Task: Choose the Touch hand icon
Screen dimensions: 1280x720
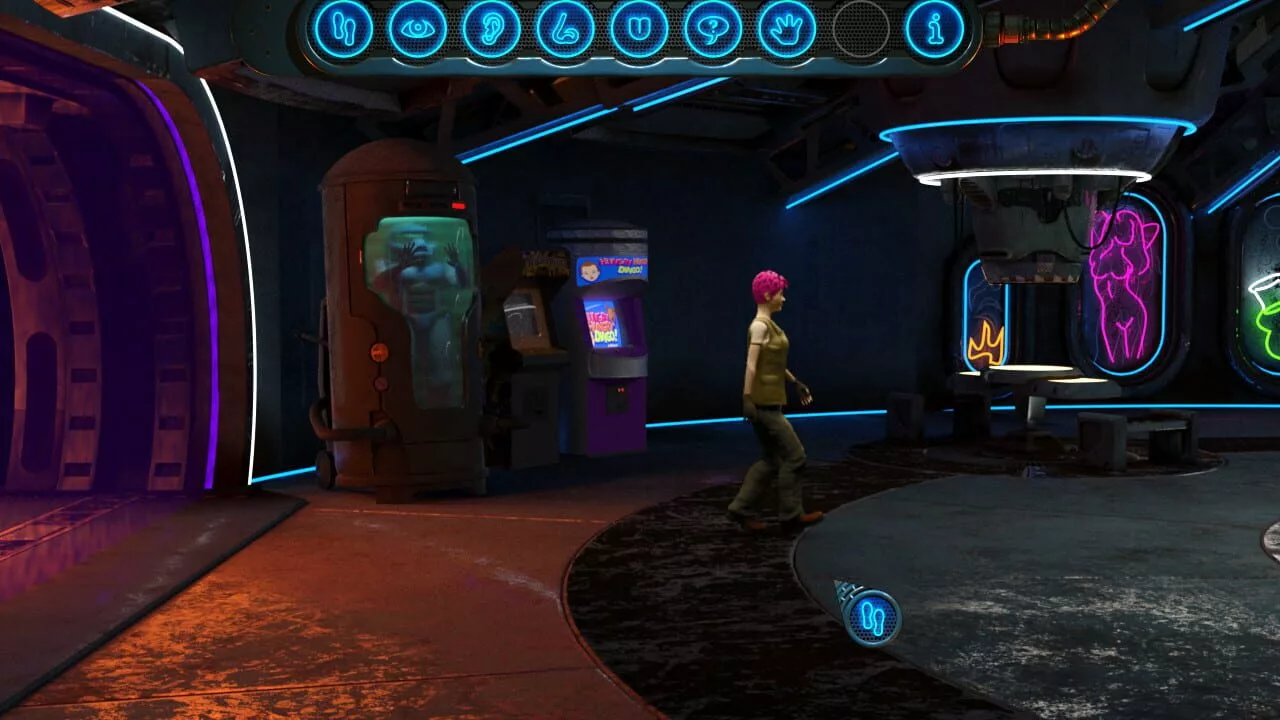Action: (788, 30)
